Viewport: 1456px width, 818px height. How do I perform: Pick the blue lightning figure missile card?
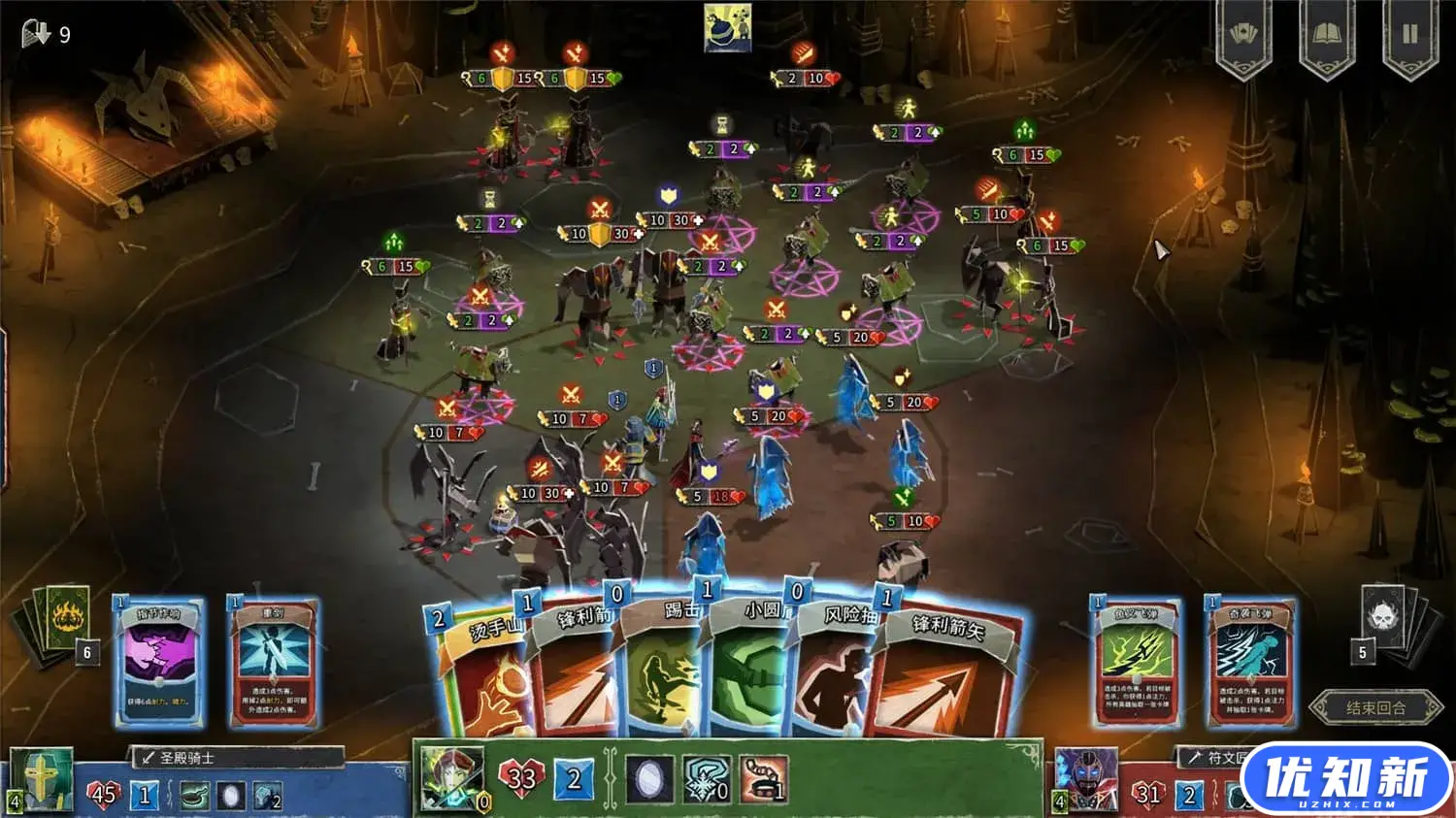coord(1251,662)
